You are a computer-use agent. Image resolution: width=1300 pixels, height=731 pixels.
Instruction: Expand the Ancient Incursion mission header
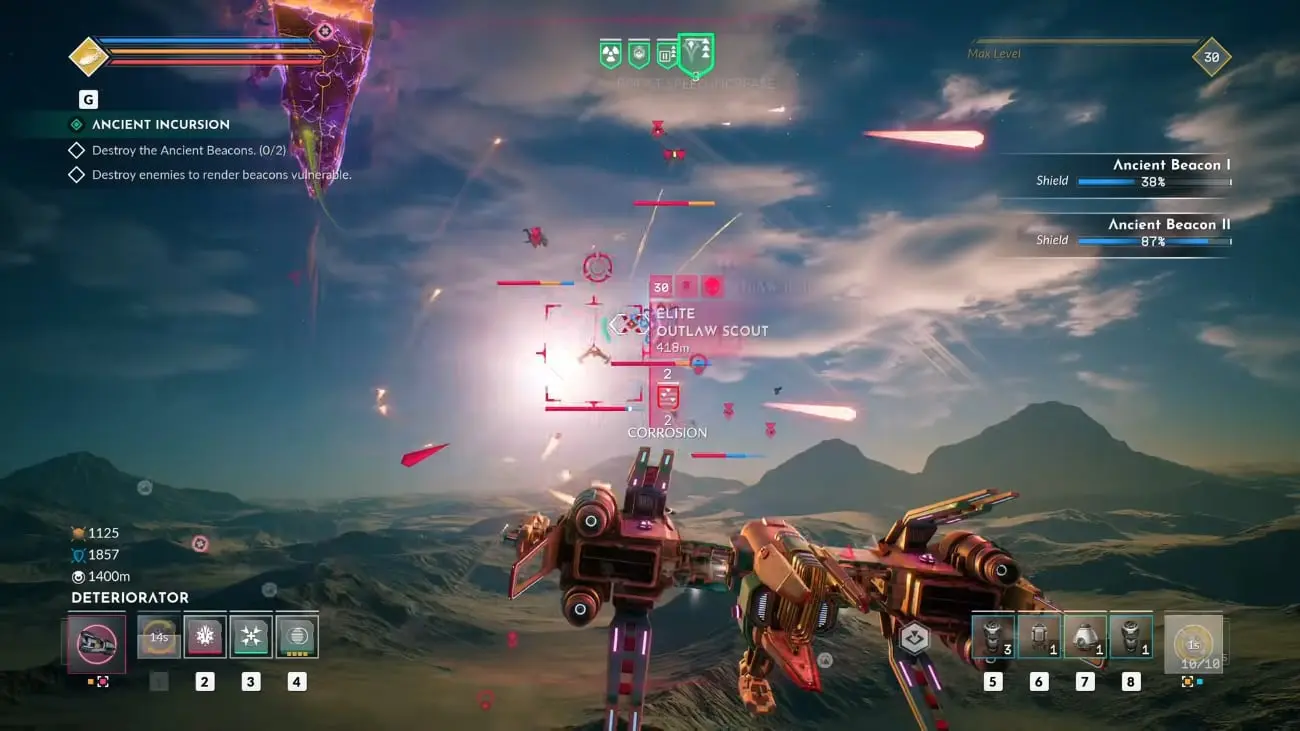(160, 124)
